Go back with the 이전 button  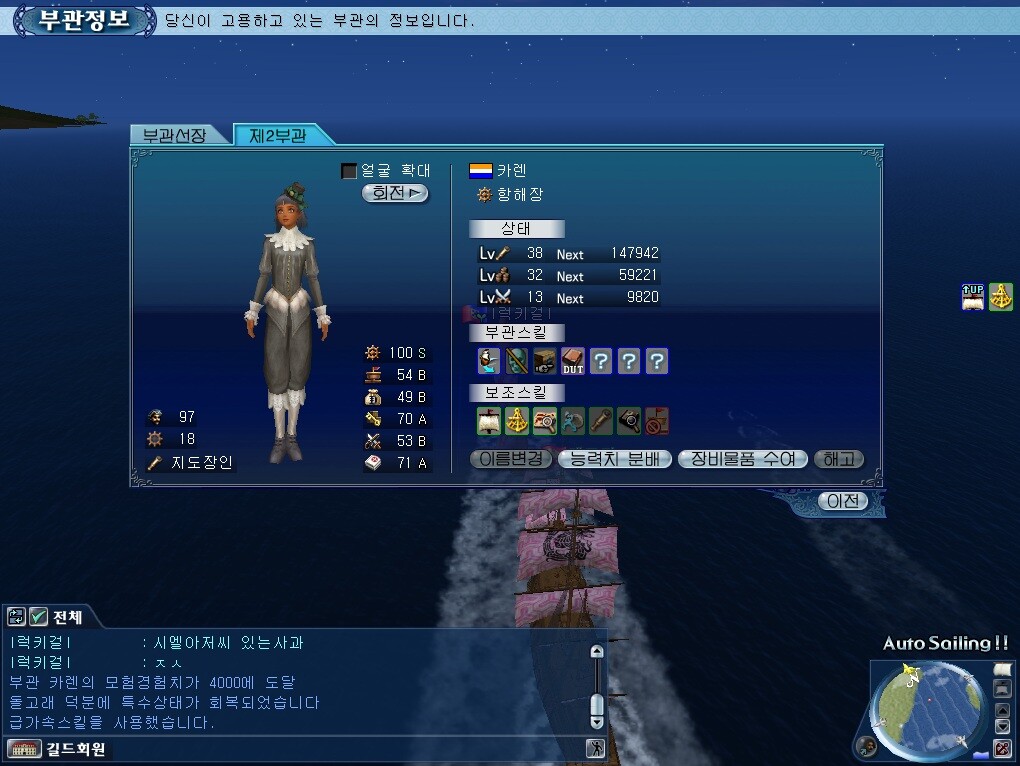842,501
